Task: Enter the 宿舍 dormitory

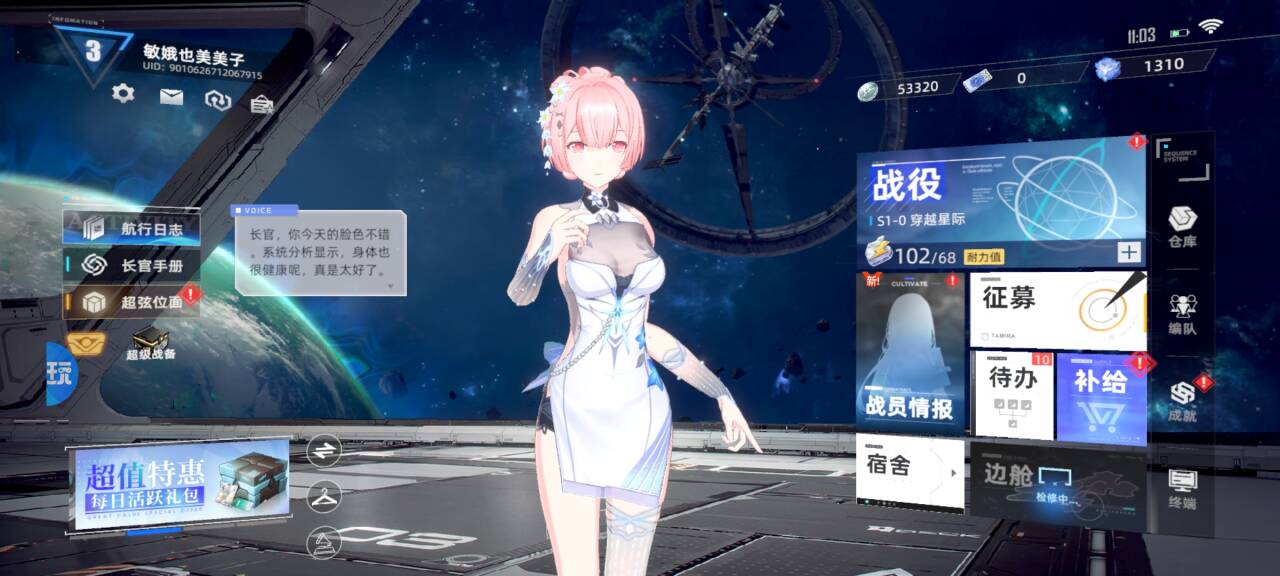Action: pos(910,471)
